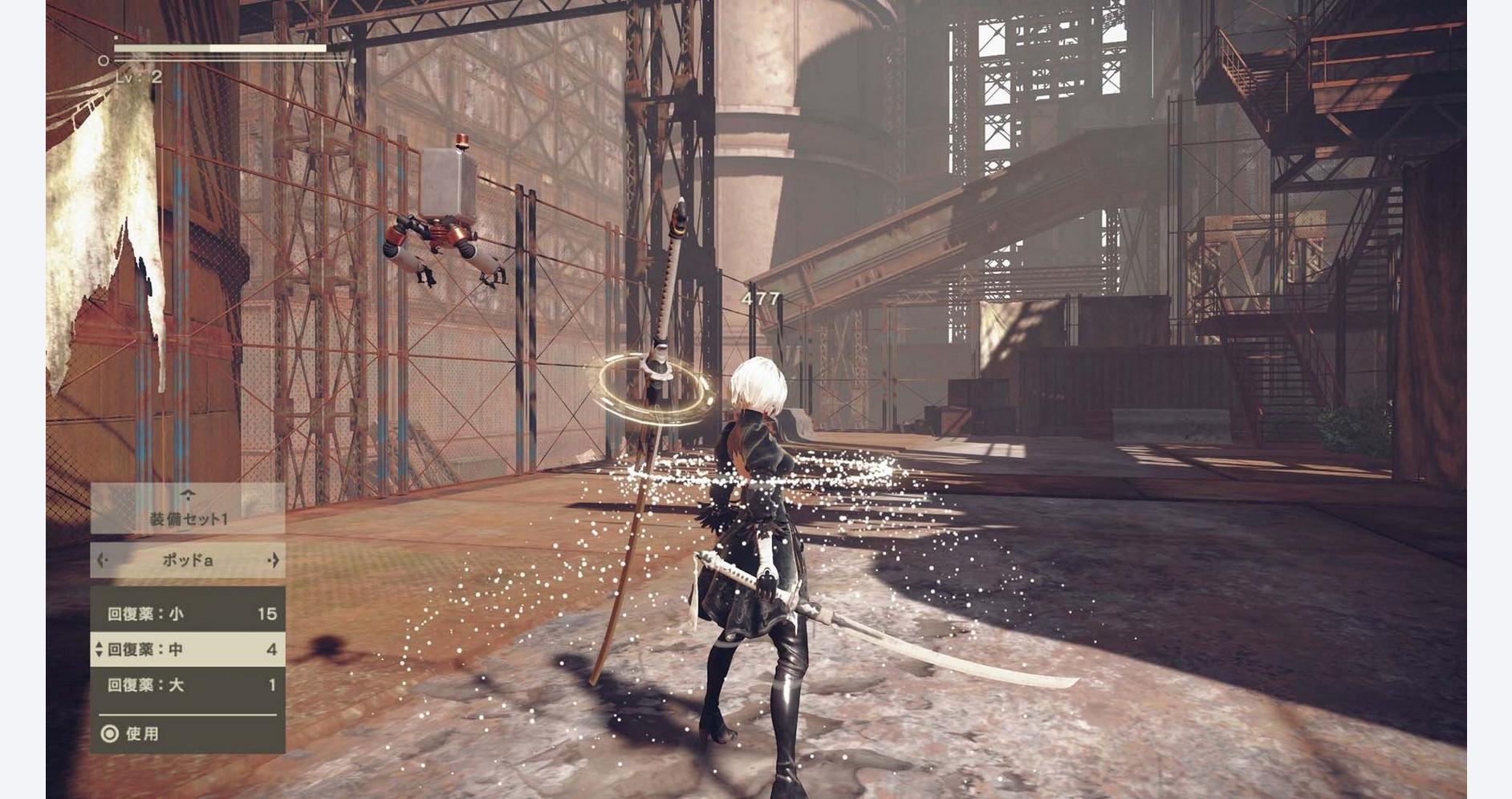Click the left arrow beside ポッドa

point(102,560)
